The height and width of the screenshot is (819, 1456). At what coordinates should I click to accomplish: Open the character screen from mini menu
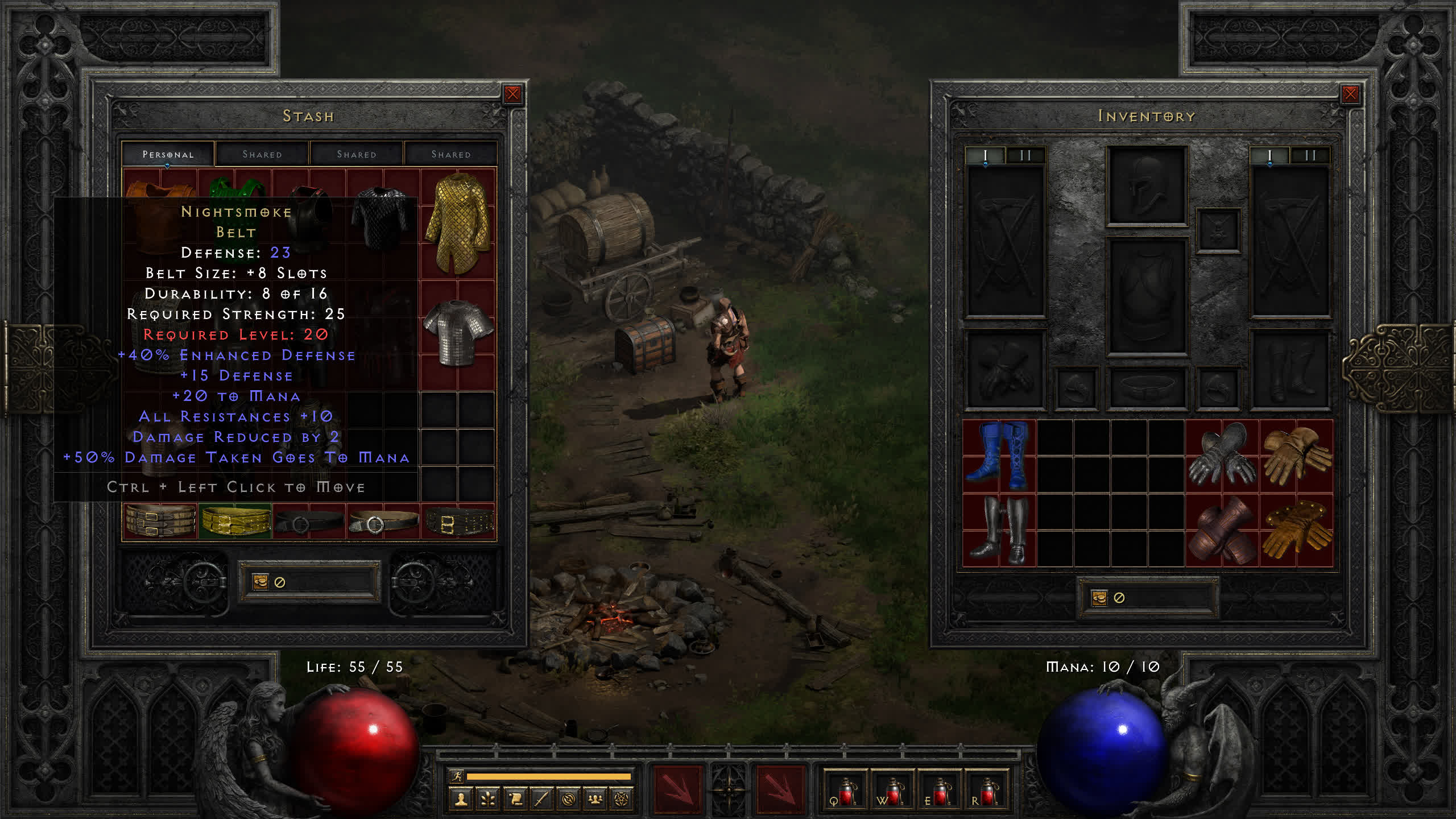coord(461,800)
